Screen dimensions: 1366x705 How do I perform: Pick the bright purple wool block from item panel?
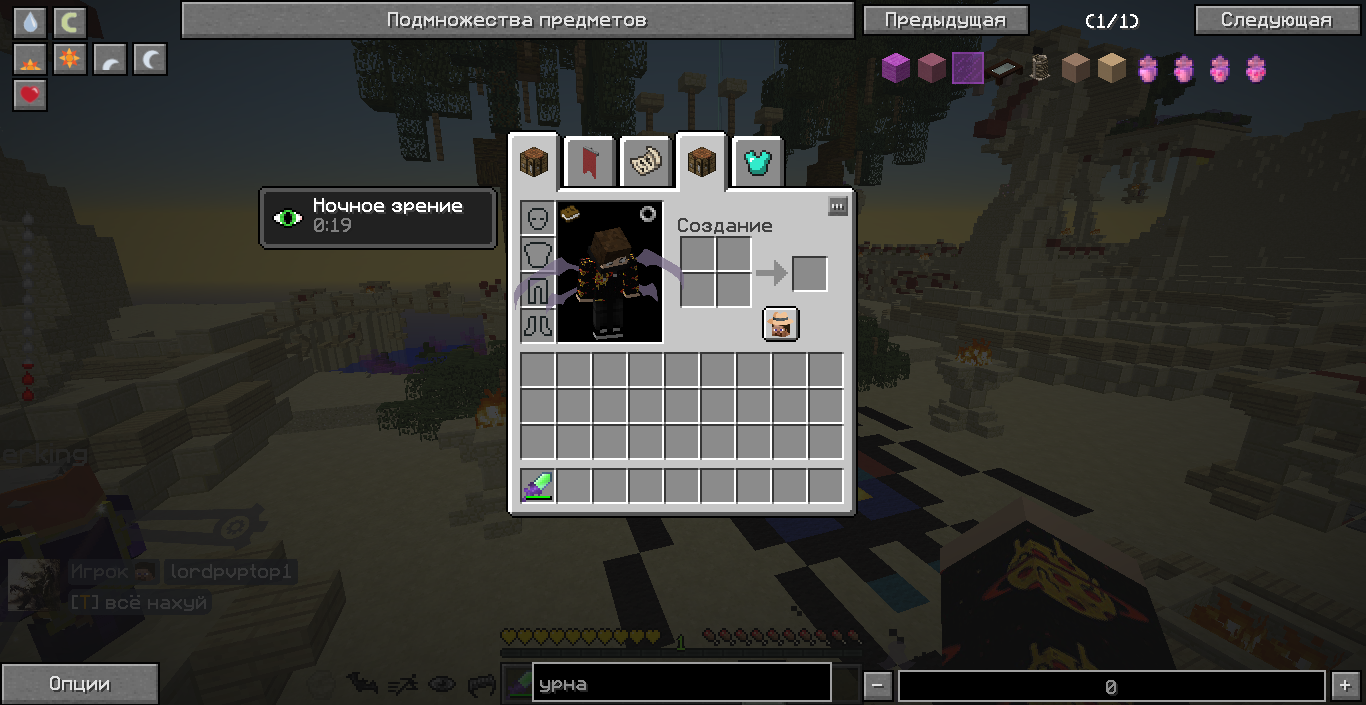[x=895, y=68]
